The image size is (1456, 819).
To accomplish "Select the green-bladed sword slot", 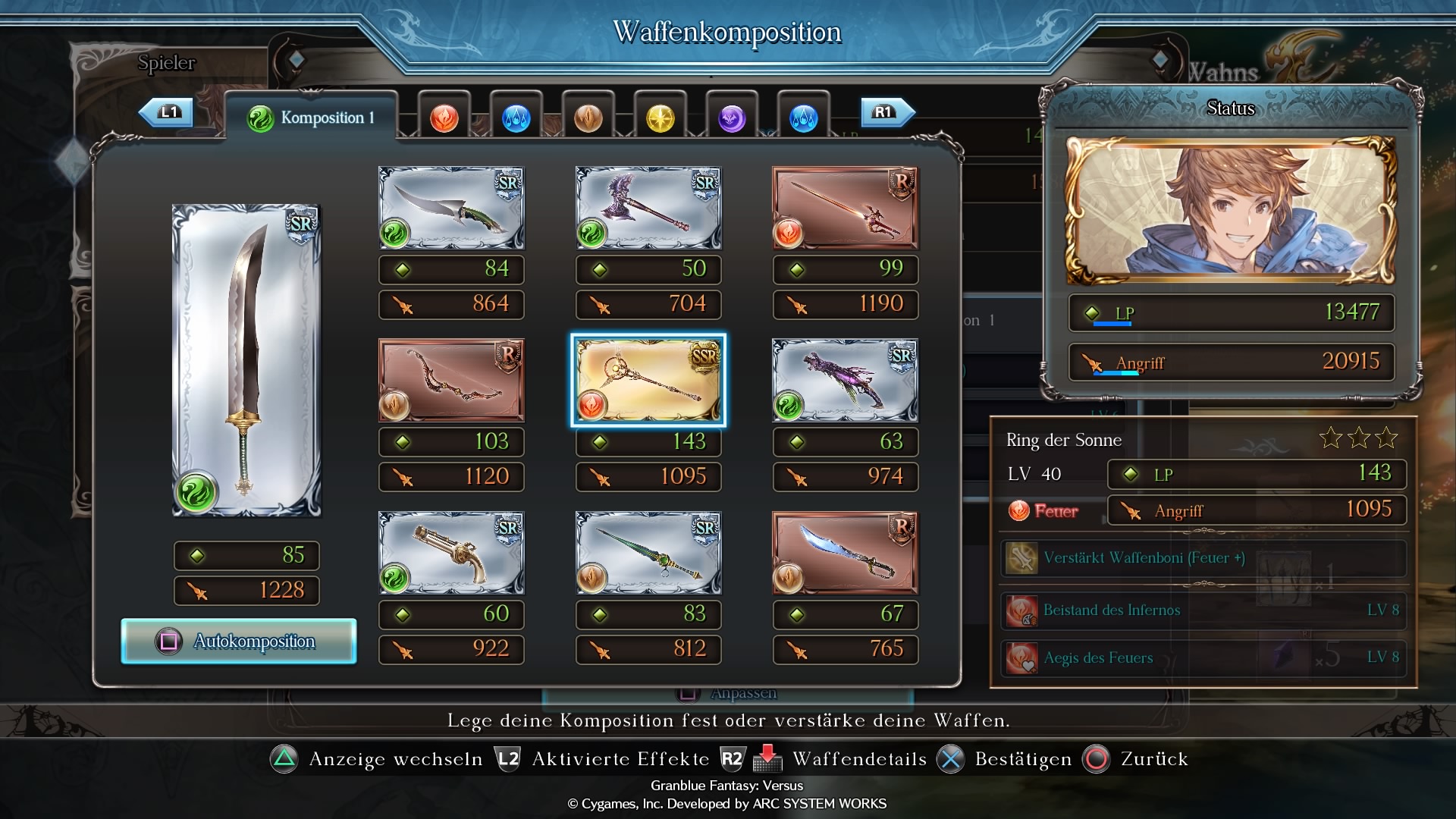I will pyautogui.click(x=648, y=553).
